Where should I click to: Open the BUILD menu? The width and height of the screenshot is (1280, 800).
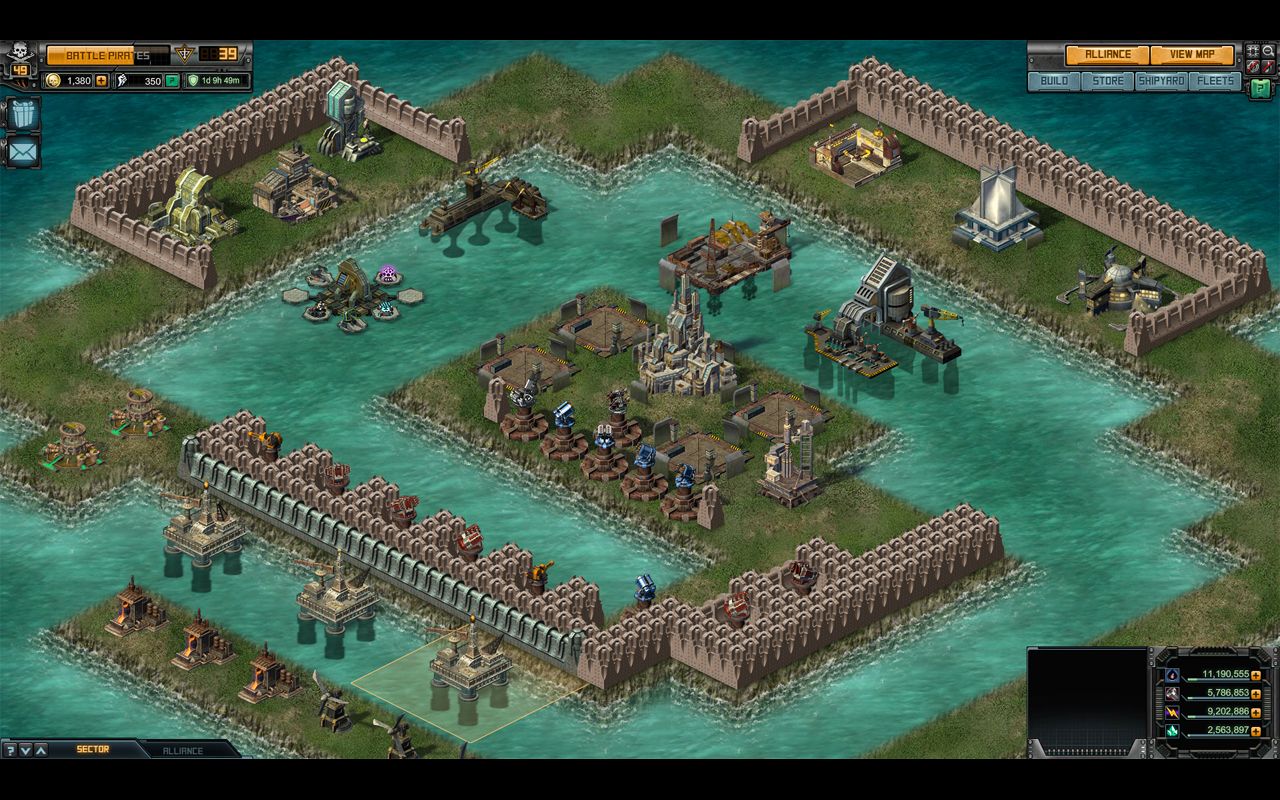tap(1053, 82)
